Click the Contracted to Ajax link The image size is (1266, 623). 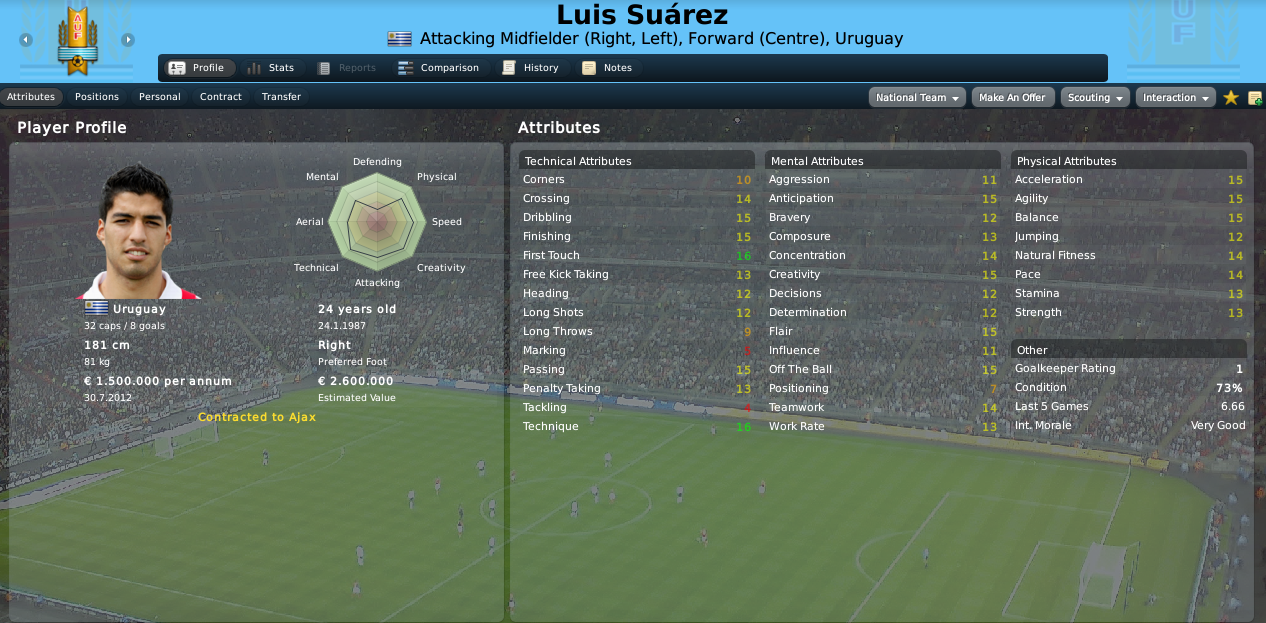[x=257, y=417]
